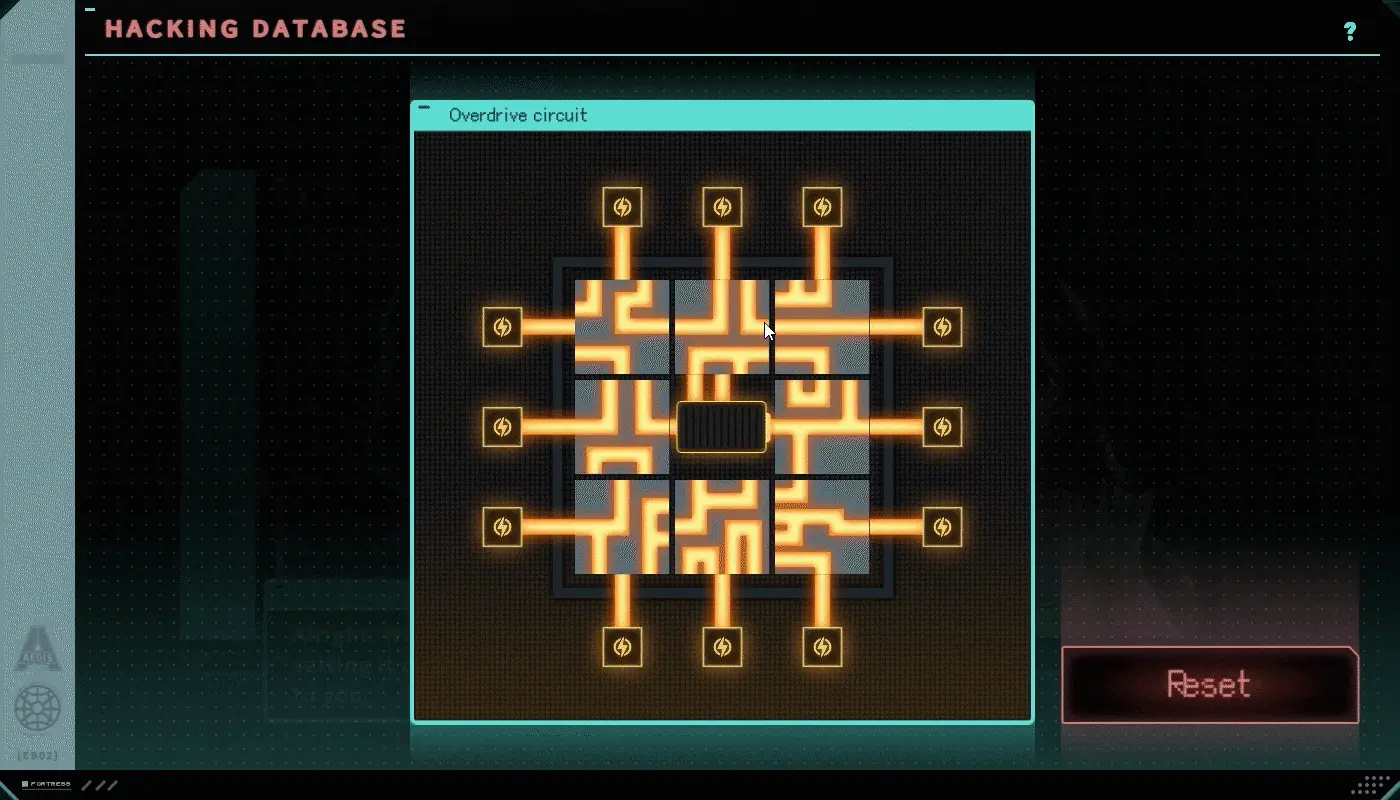This screenshot has width=1400, height=800.
Task: Rotate the middle-right circuit tile
Action: [x=822, y=427]
